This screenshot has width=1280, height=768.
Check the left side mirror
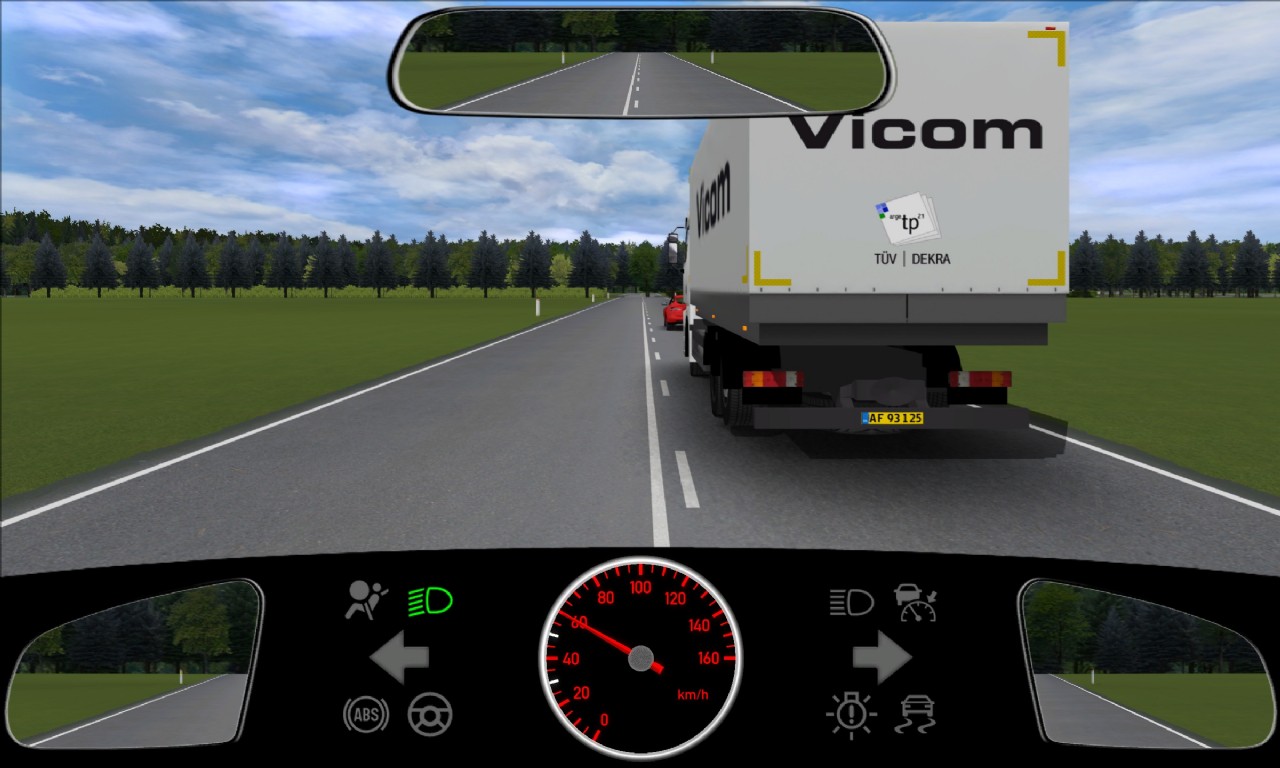133,662
